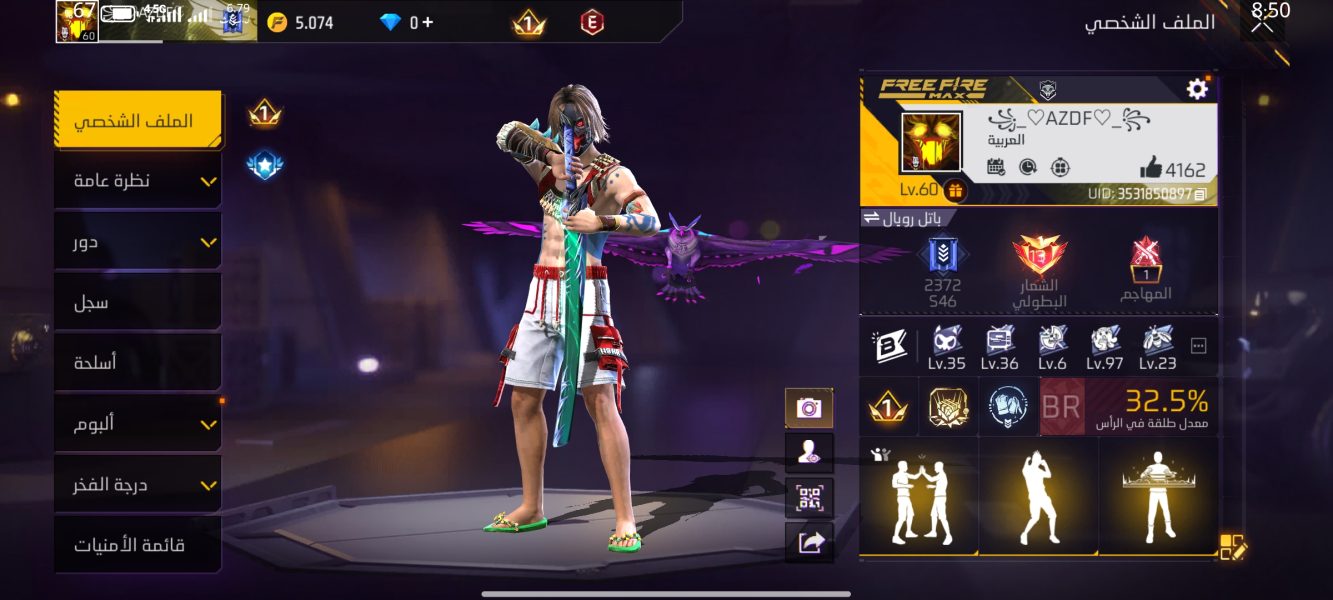Copy the player UID
The width and height of the screenshot is (1333, 600).
pos(1201,194)
